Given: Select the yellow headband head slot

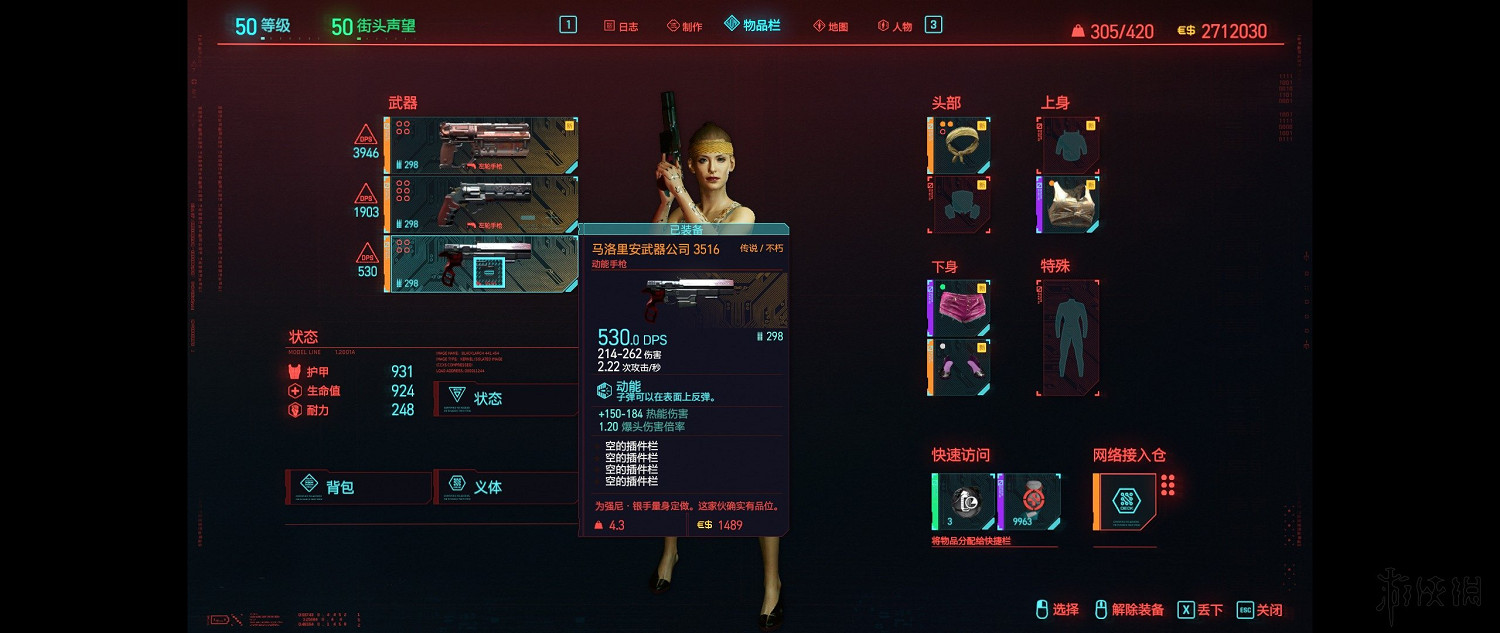Looking at the screenshot, I should point(961,145).
